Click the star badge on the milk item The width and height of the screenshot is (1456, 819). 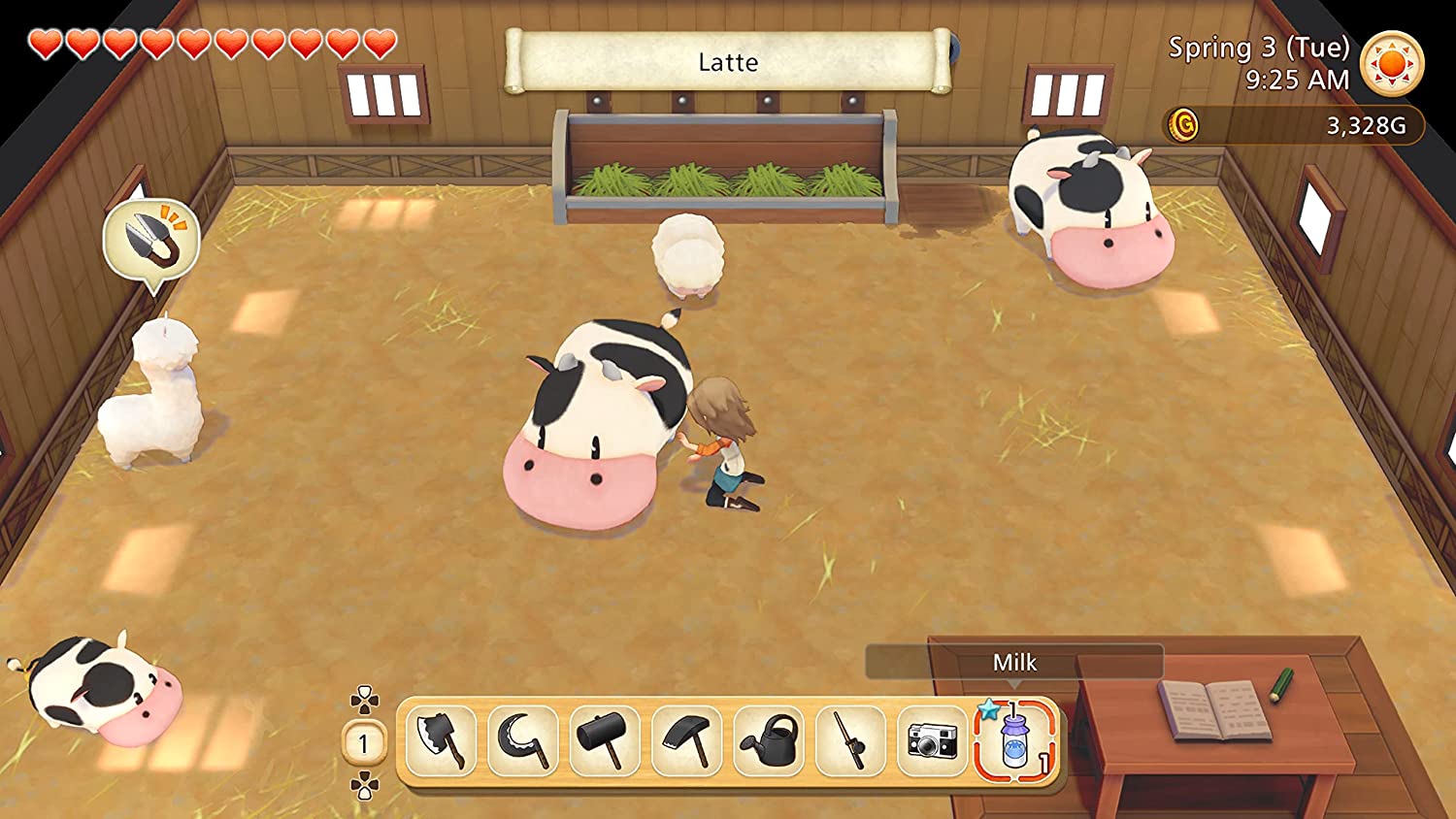(987, 710)
